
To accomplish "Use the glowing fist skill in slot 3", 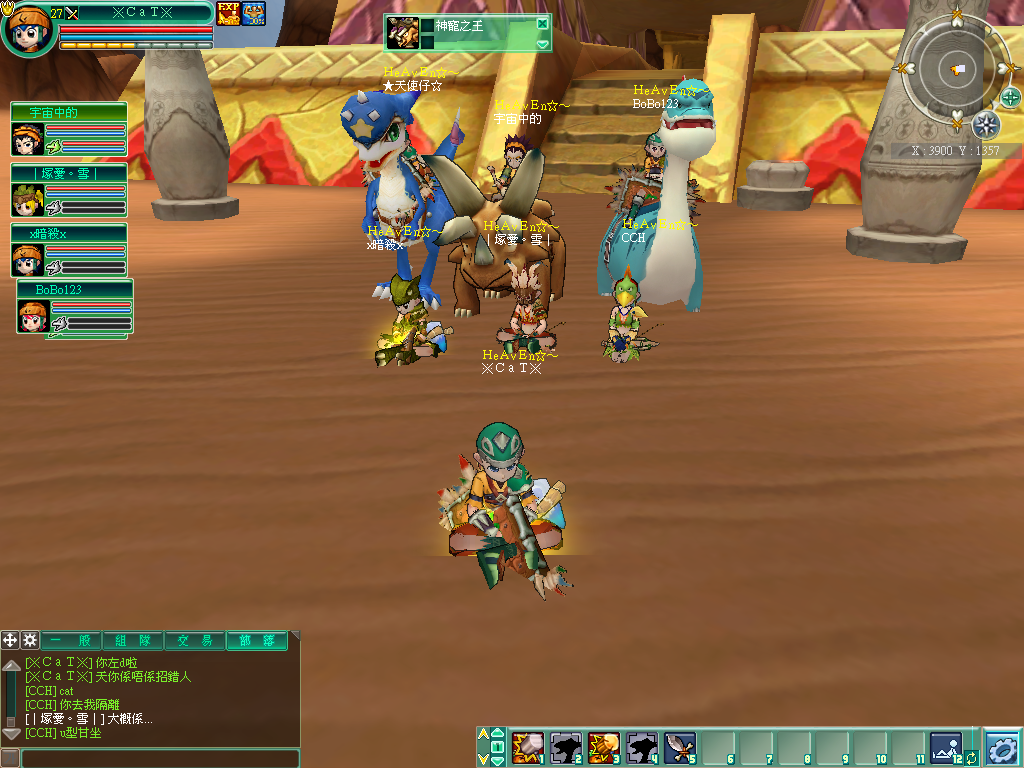I will pos(603,747).
